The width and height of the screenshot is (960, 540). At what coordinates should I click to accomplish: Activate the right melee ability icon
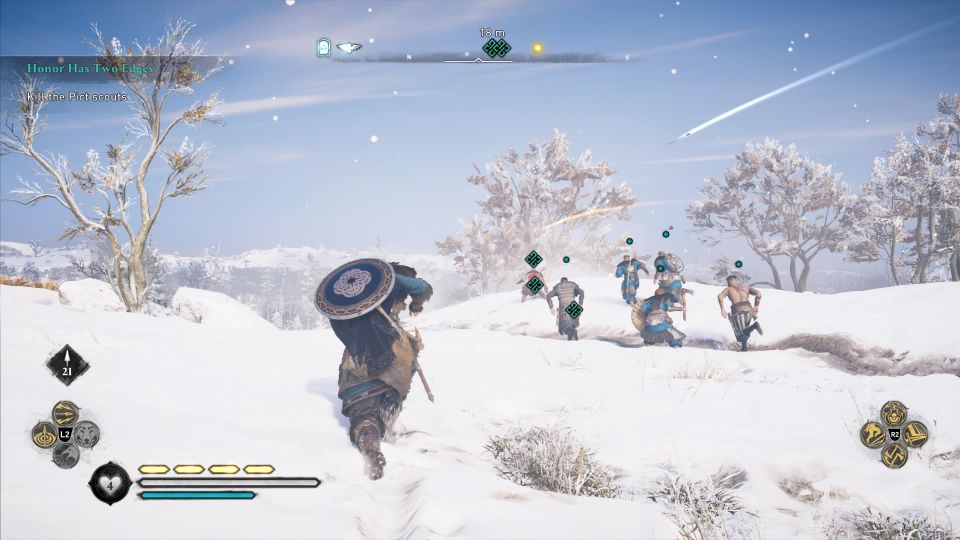pos(914,434)
